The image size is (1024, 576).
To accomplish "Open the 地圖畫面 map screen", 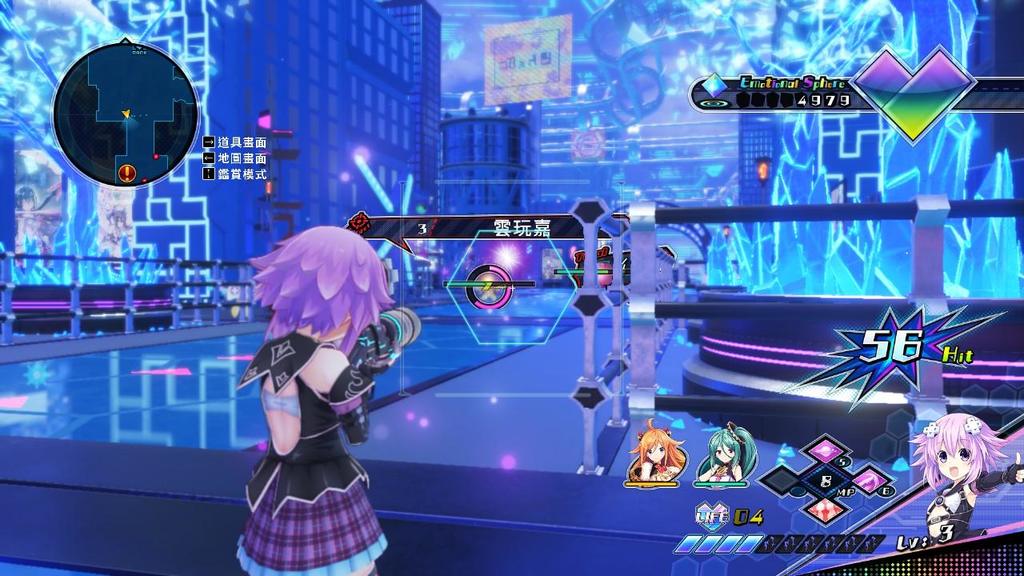I will tap(241, 158).
